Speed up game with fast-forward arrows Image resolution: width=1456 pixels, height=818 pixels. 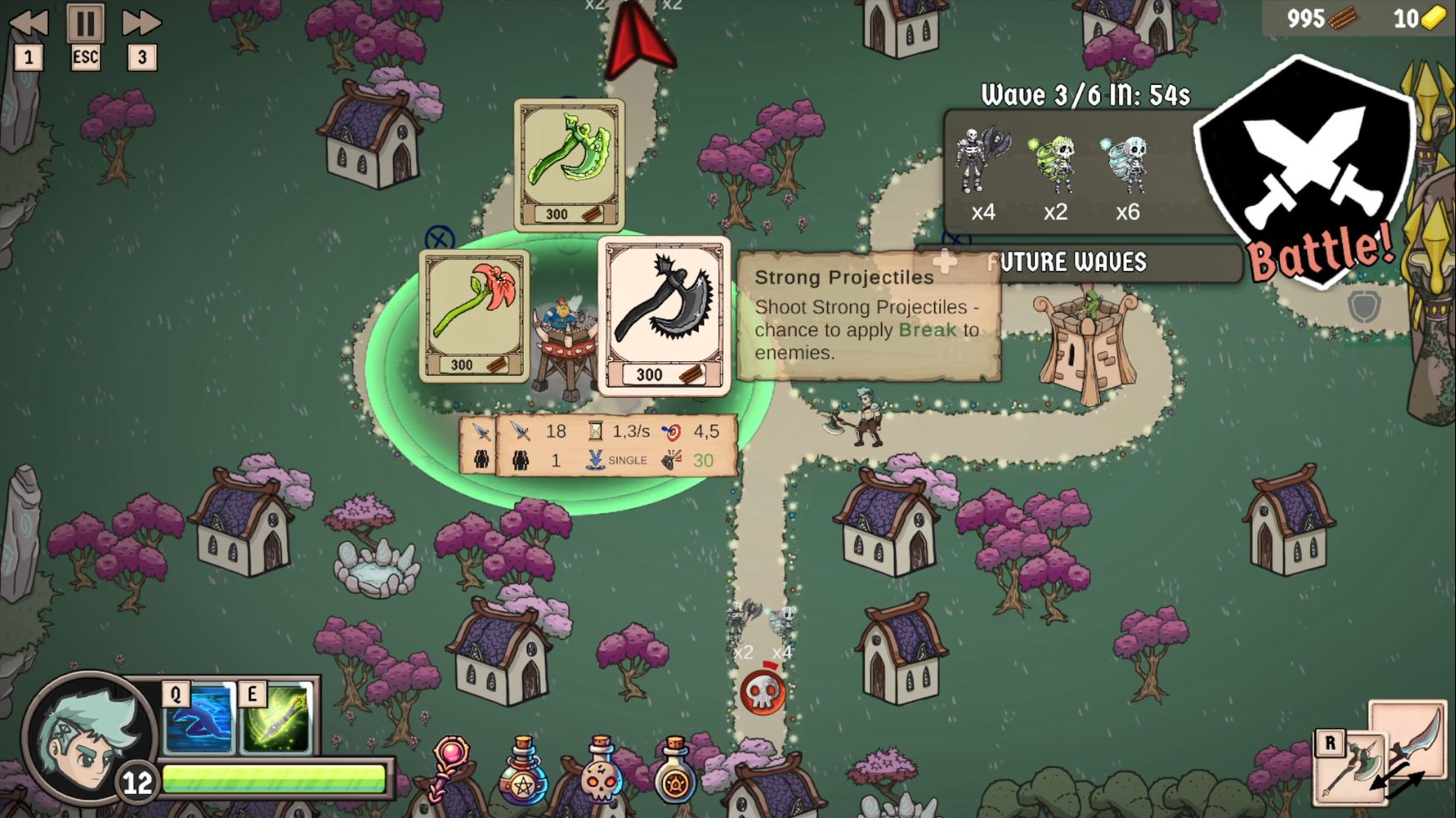(141, 23)
